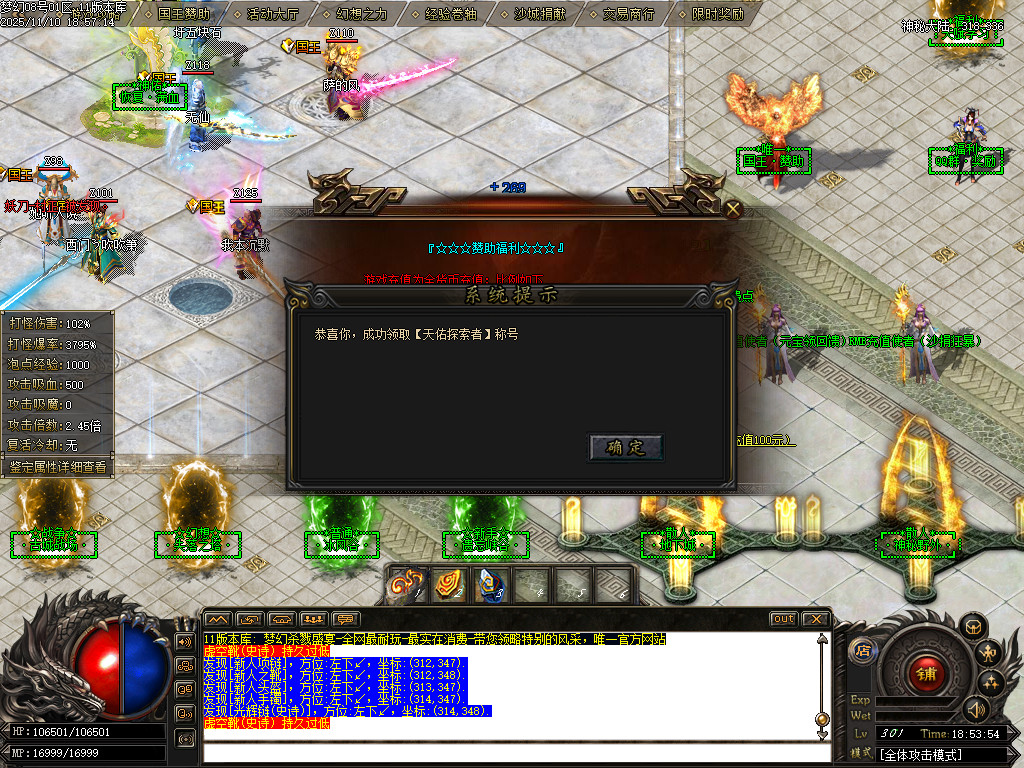Close the chat window with X
Viewport: 1024px width, 768px height.
[815, 619]
